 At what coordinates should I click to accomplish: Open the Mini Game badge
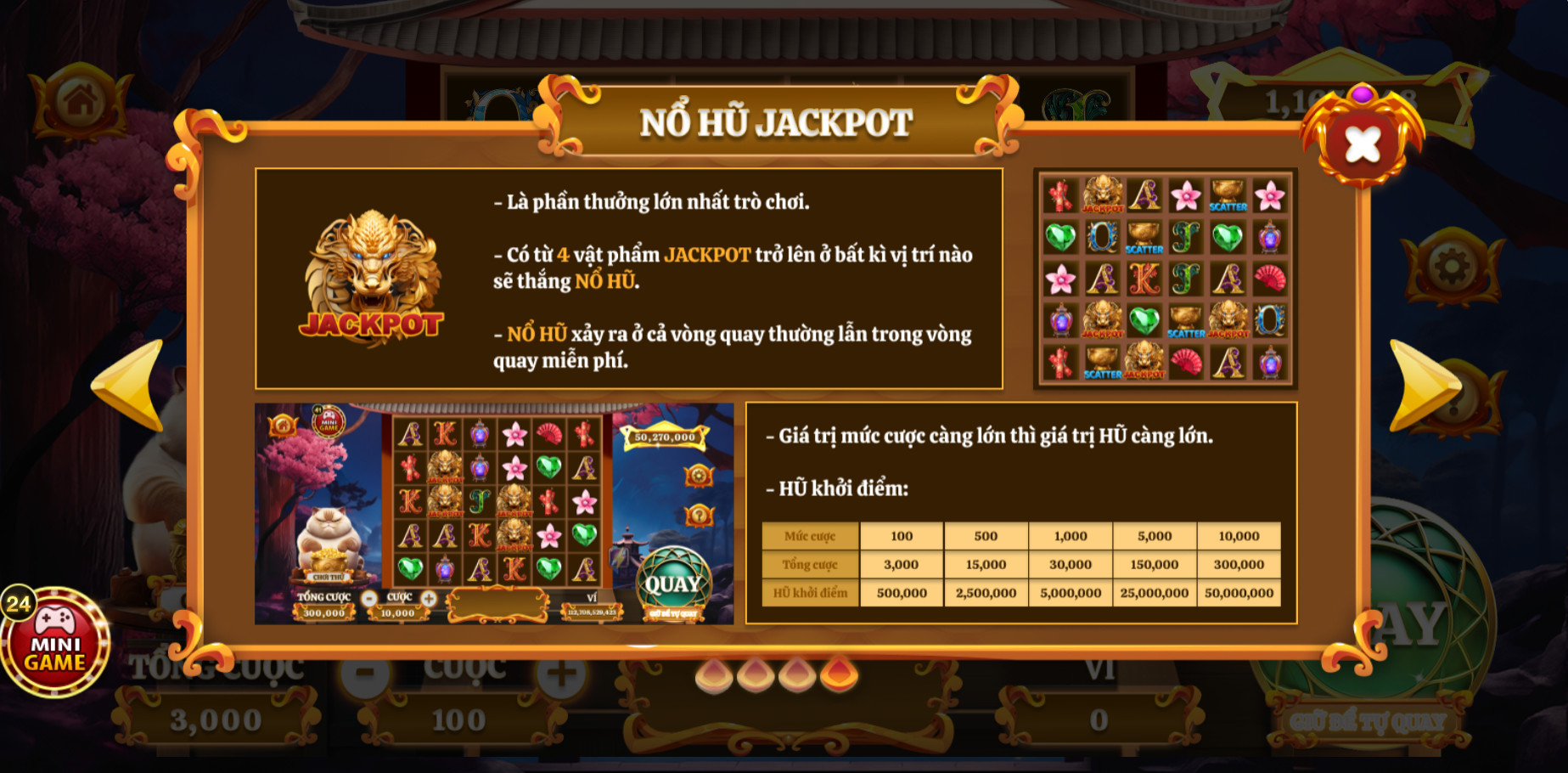tap(56, 643)
